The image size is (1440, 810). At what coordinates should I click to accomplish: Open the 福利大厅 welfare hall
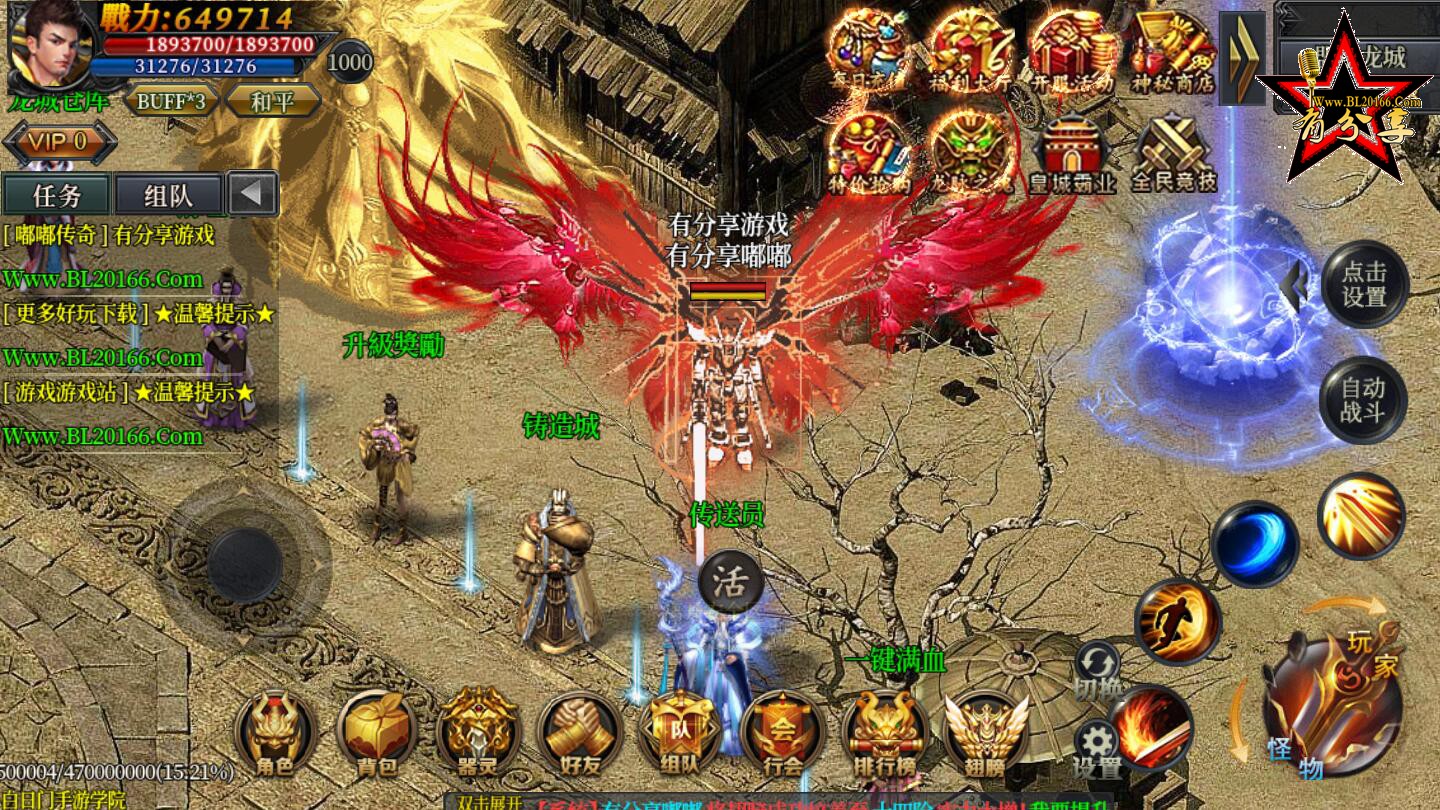point(970,52)
